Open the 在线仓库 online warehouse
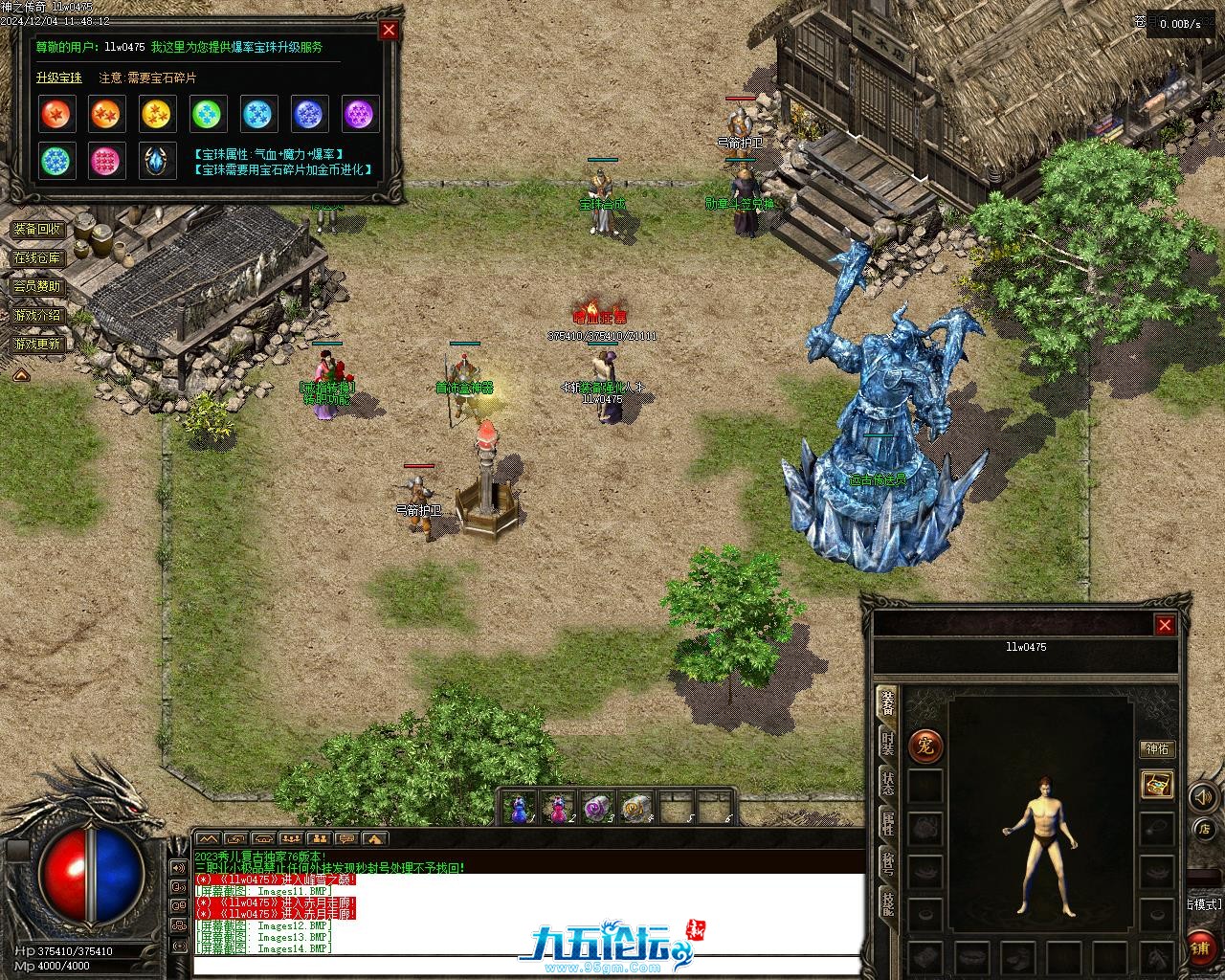The height and width of the screenshot is (980, 1225). 37,258
